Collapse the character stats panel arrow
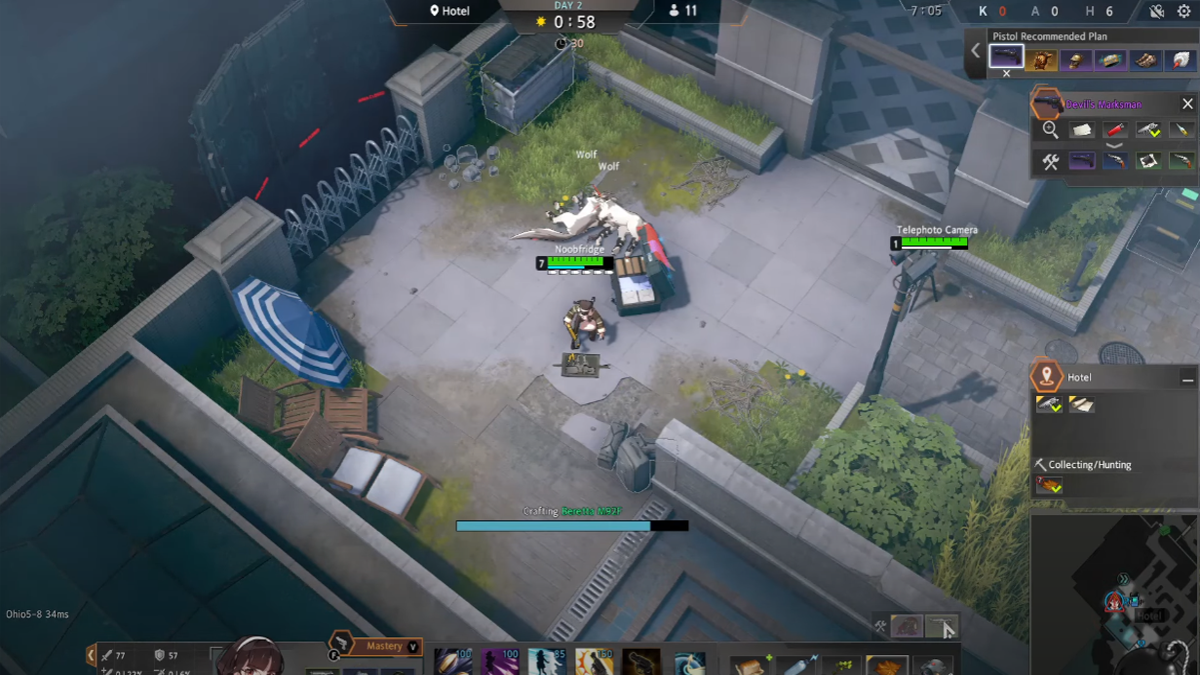 91,655
